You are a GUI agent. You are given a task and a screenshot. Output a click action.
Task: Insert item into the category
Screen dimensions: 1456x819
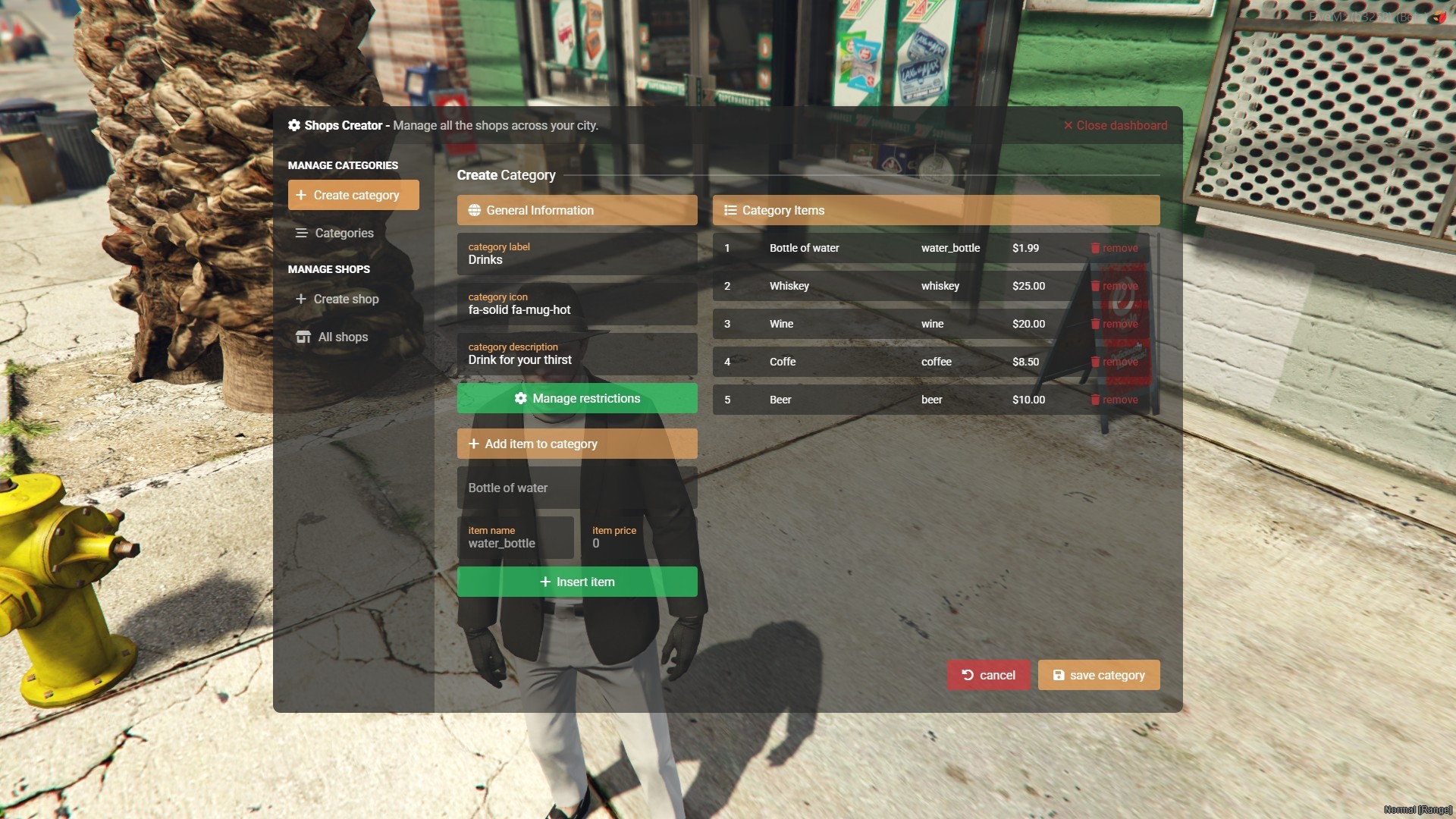click(x=576, y=582)
